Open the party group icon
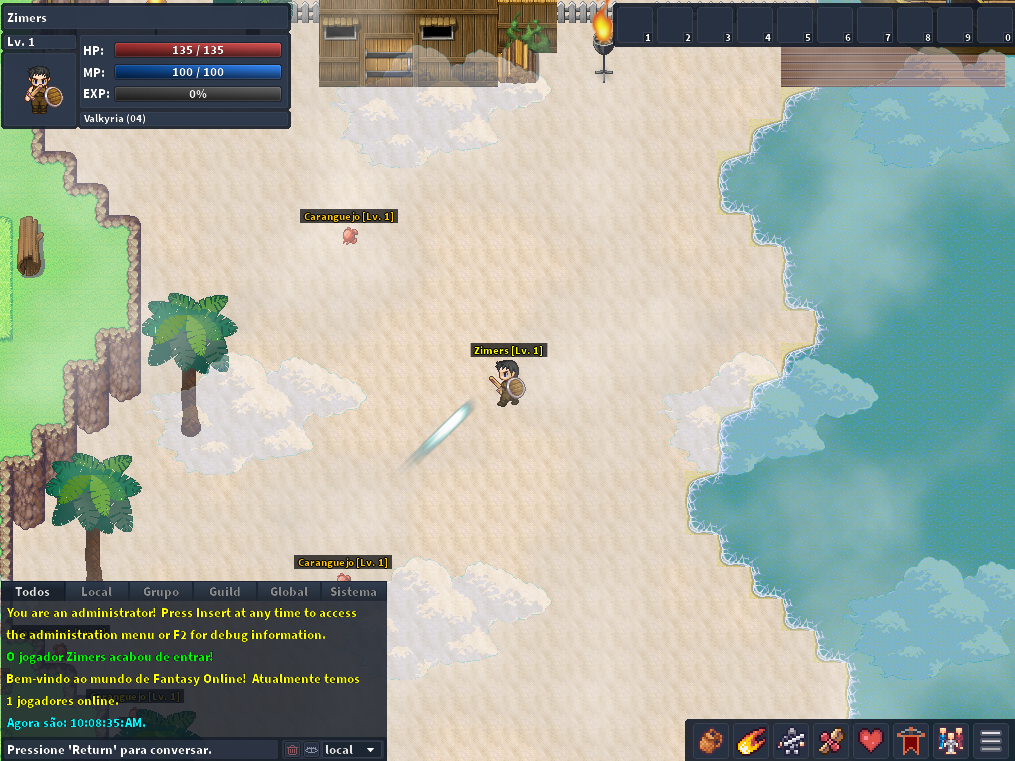This screenshot has height=761, width=1015. click(951, 741)
